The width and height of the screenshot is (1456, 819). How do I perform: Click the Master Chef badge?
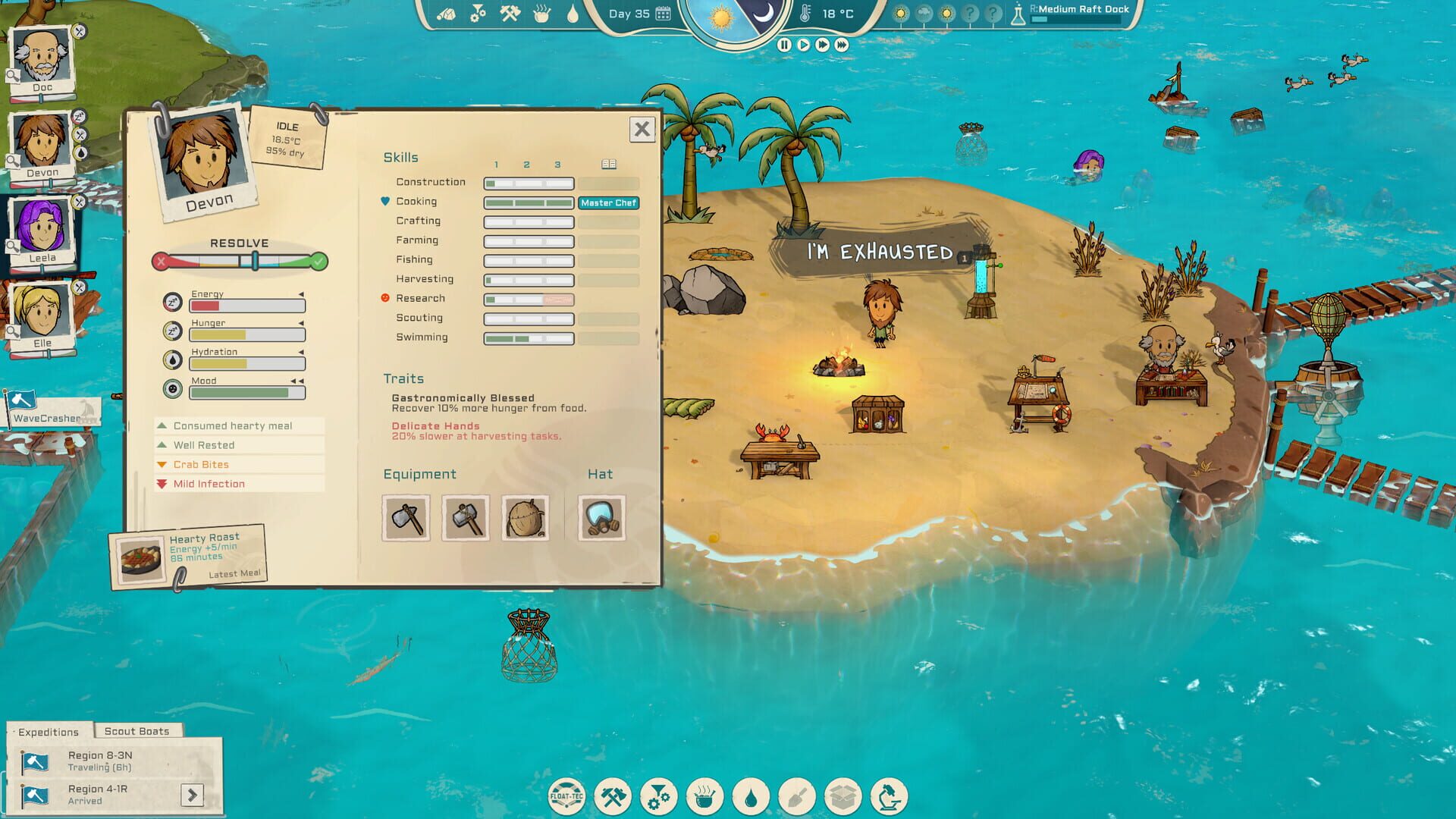click(x=608, y=203)
